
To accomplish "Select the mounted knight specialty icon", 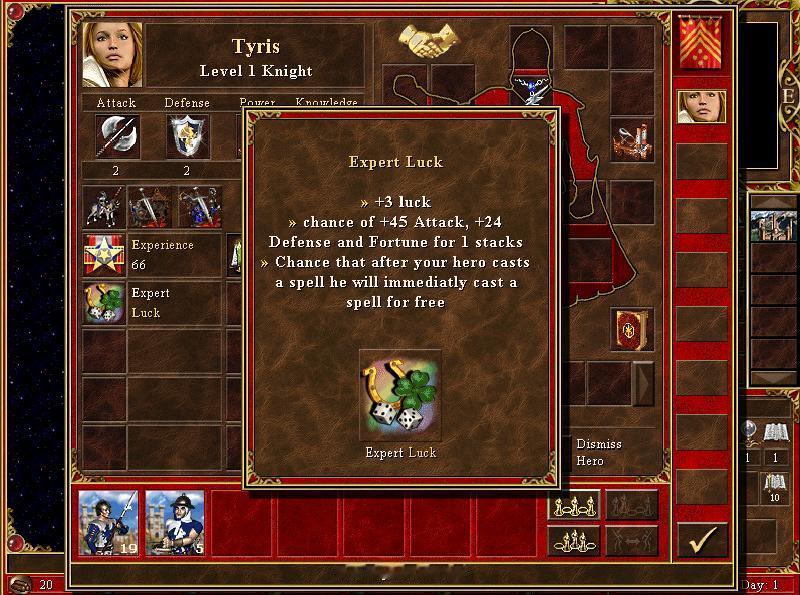I will pos(103,207).
